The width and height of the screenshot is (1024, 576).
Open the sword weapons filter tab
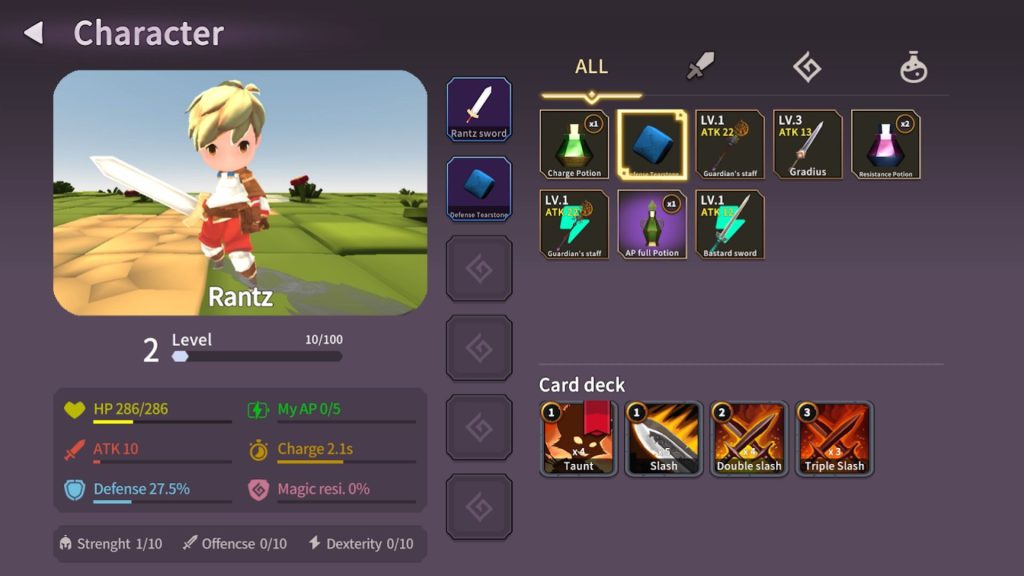click(x=700, y=67)
